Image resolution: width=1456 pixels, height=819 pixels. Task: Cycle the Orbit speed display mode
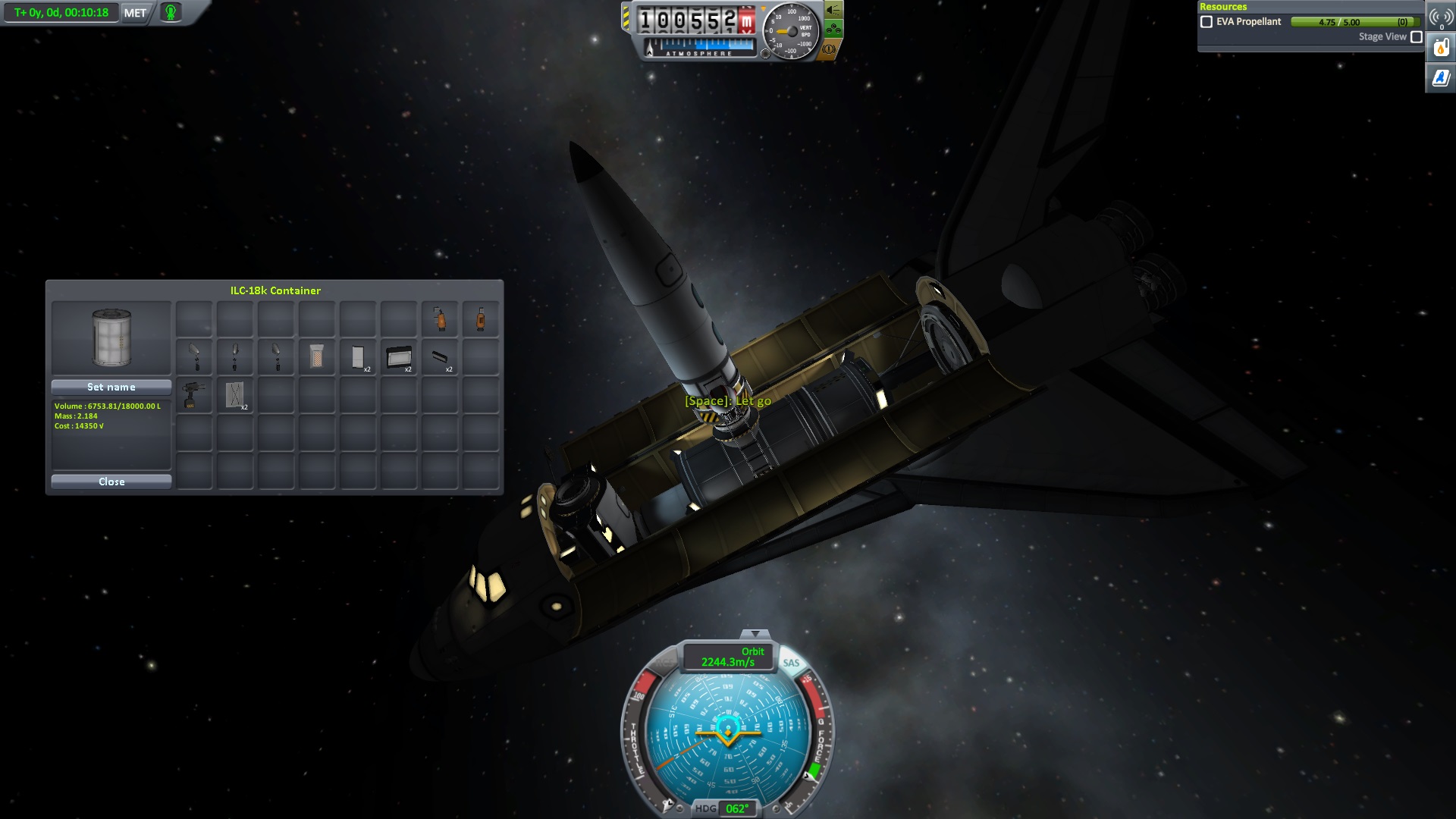[729, 657]
